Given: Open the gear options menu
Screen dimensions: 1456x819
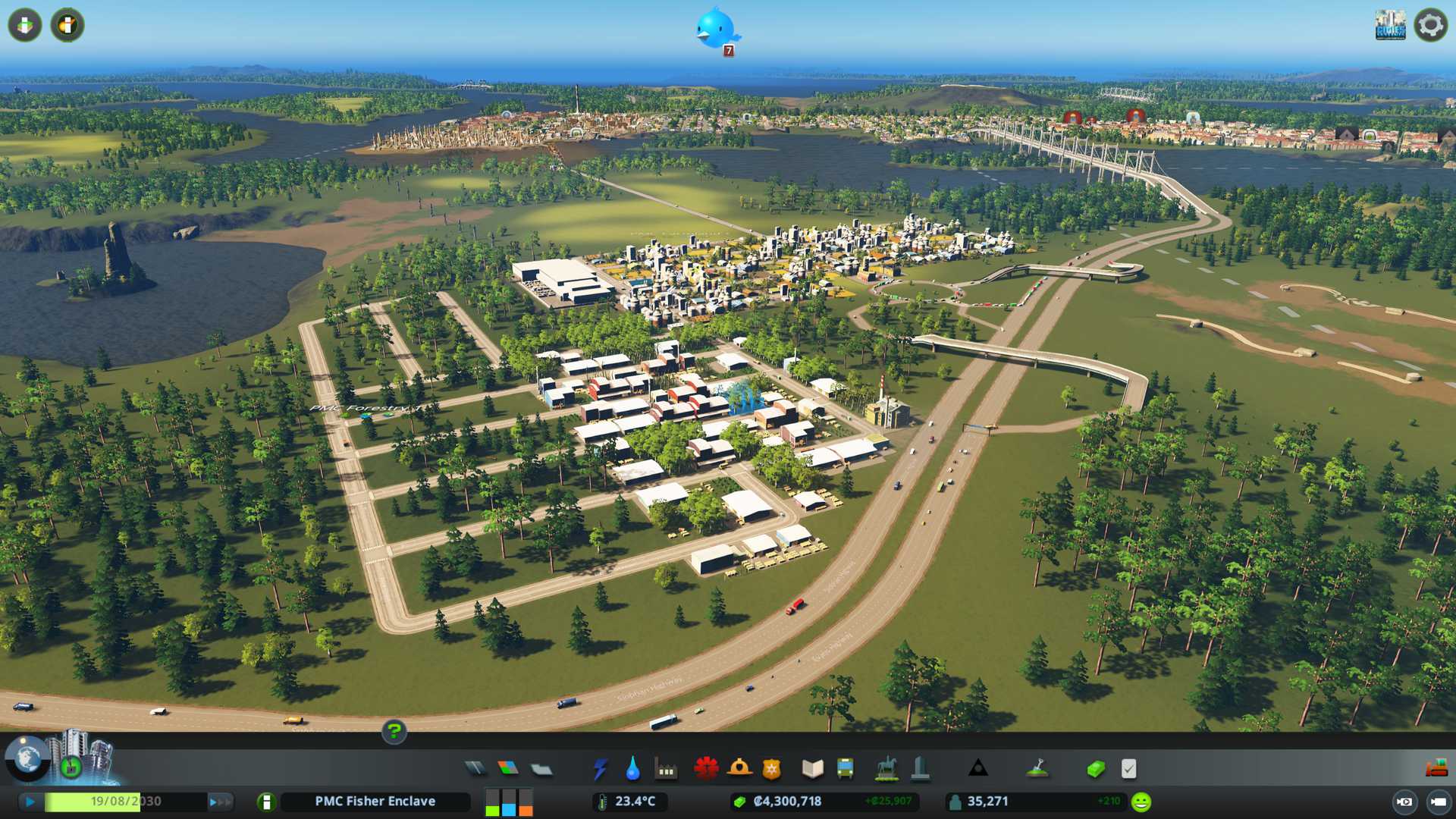Looking at the screenshot, I should tap(1430, 25).
